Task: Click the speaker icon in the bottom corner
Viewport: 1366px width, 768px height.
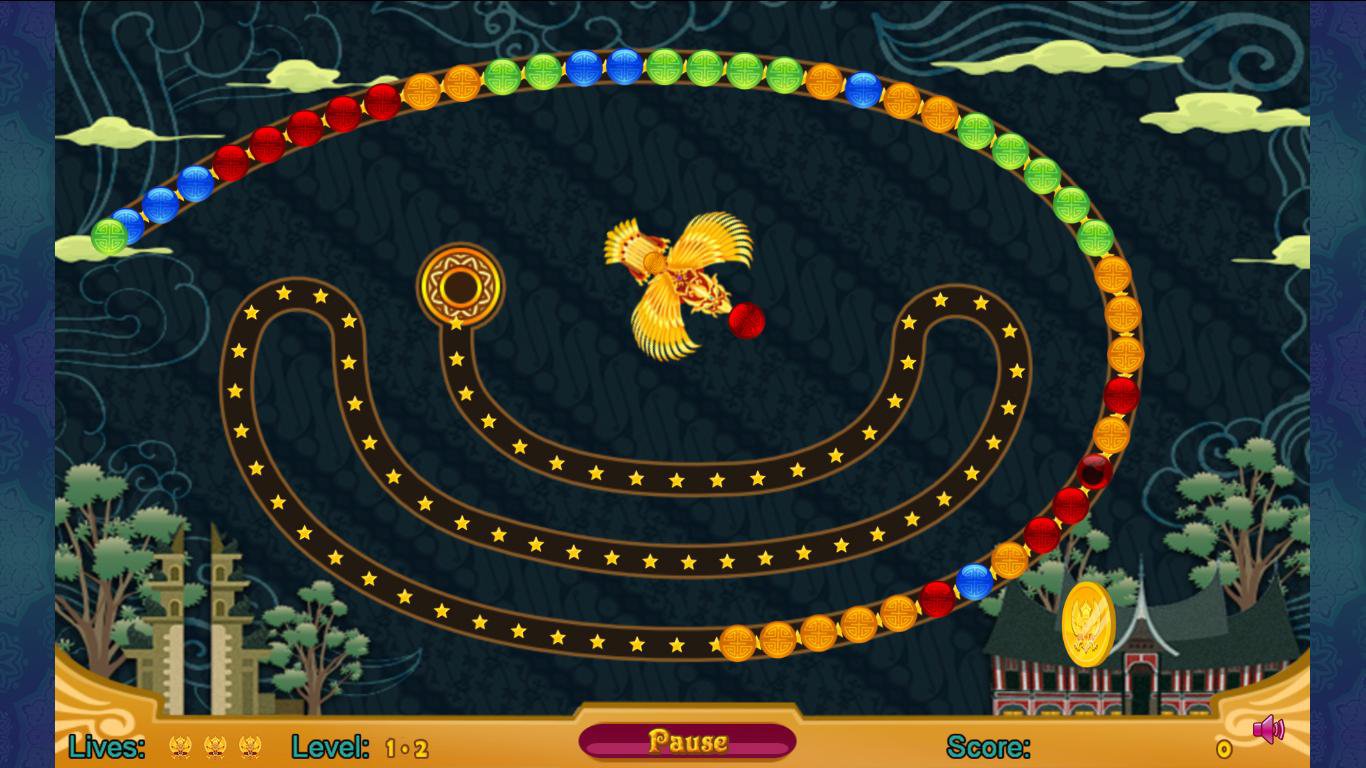Action: (1270, 730)
